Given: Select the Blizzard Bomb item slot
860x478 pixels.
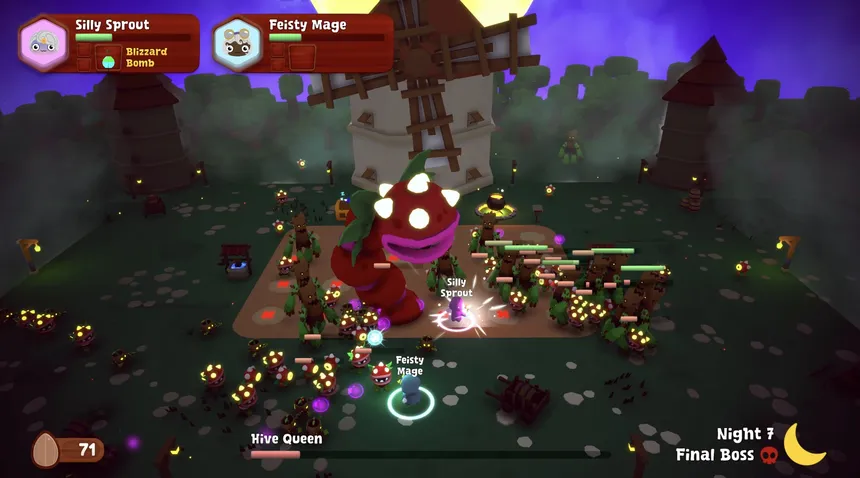Looking at the screenshot, I should tap(109, 58).
